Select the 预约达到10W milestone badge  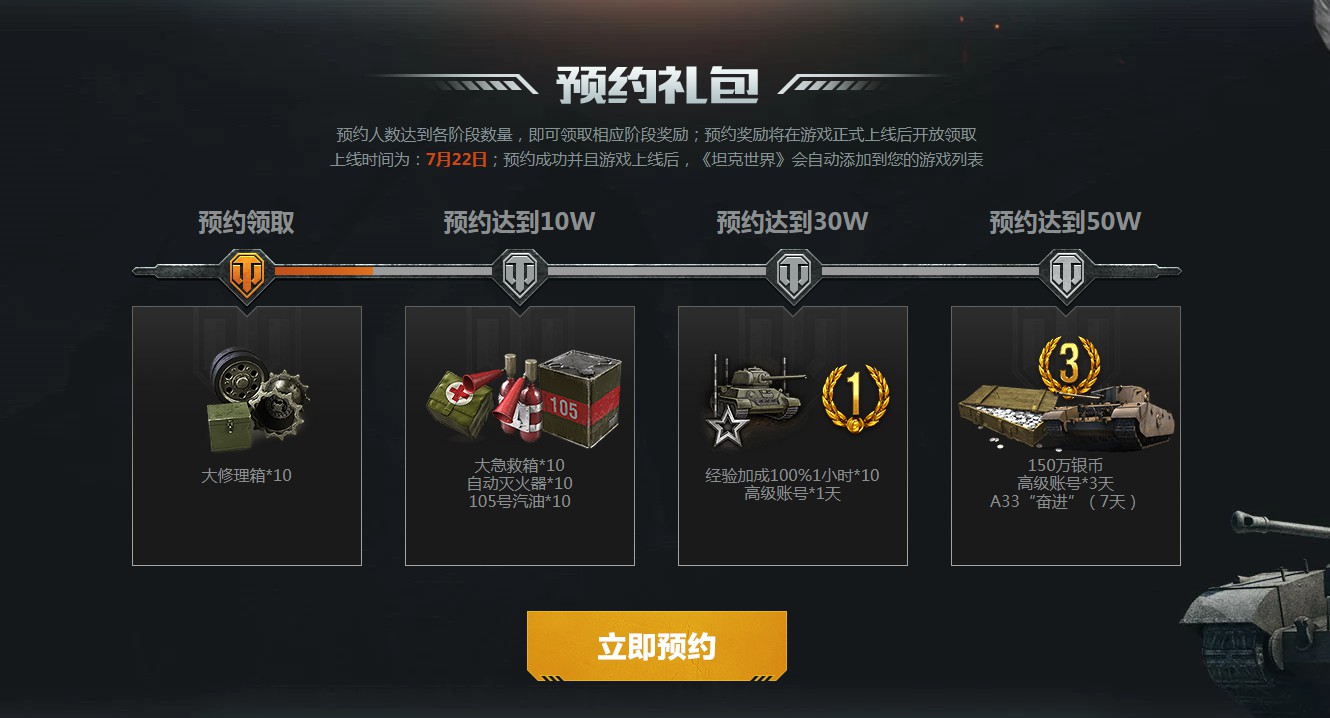tap(520, 271)
